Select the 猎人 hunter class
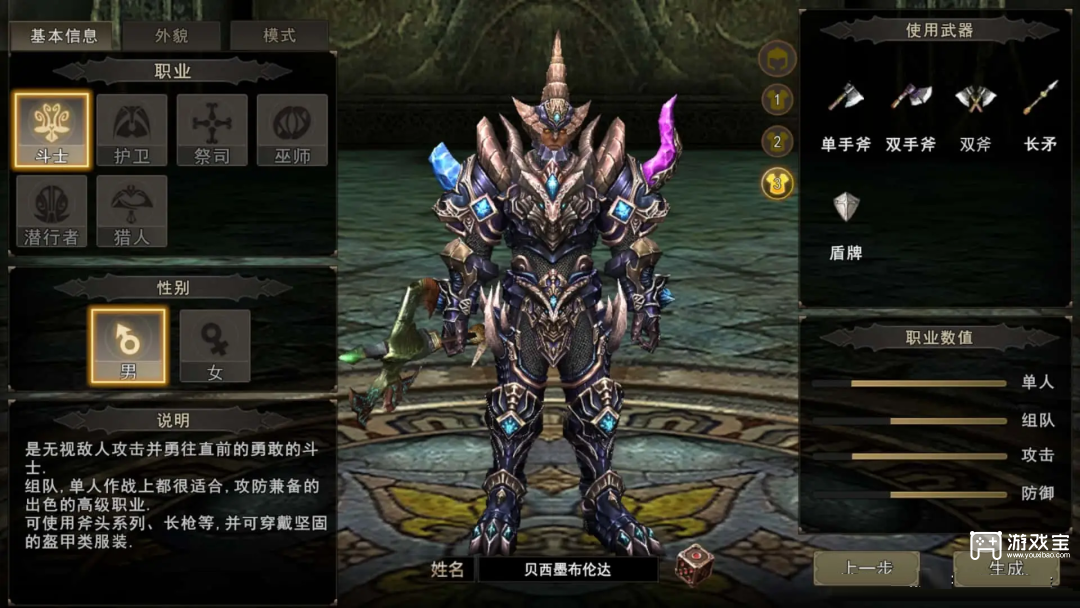The image size is (1080, 608). click(x=132, y=211)
